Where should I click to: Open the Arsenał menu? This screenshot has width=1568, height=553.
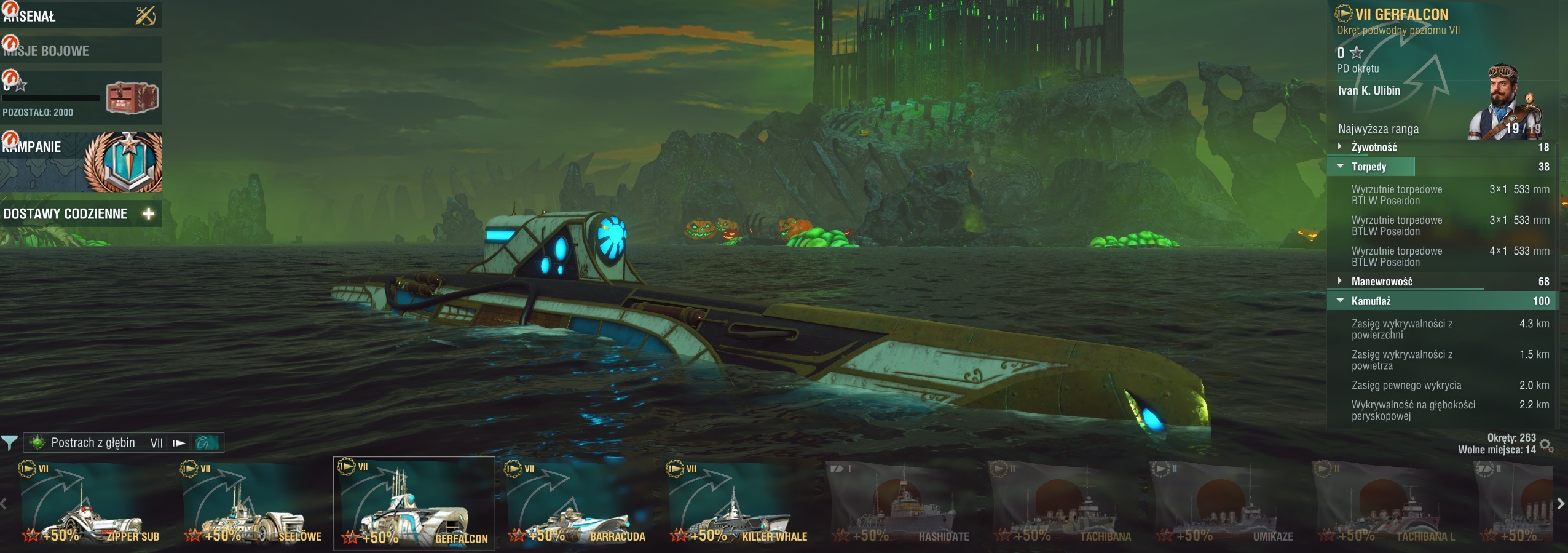pyautogui.click(x=80, y=16)
